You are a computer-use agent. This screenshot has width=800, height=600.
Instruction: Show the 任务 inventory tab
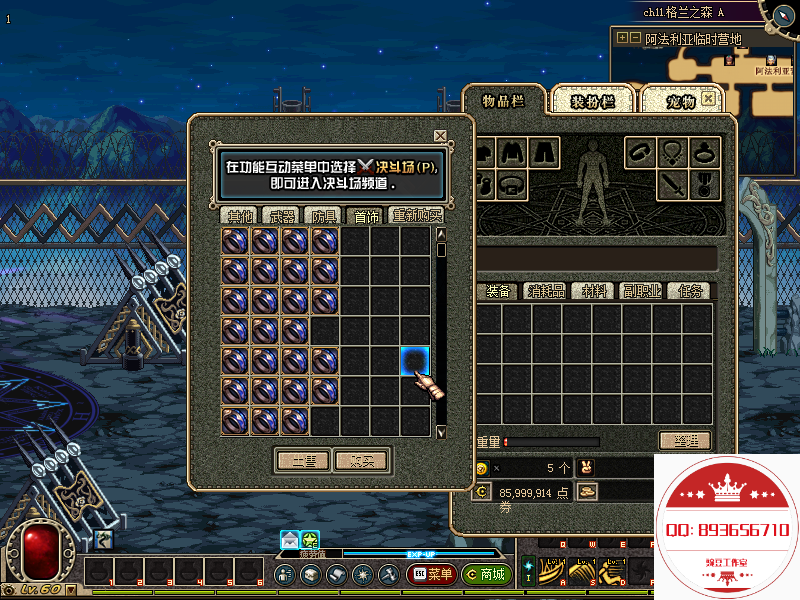click(x=692, y=291)
